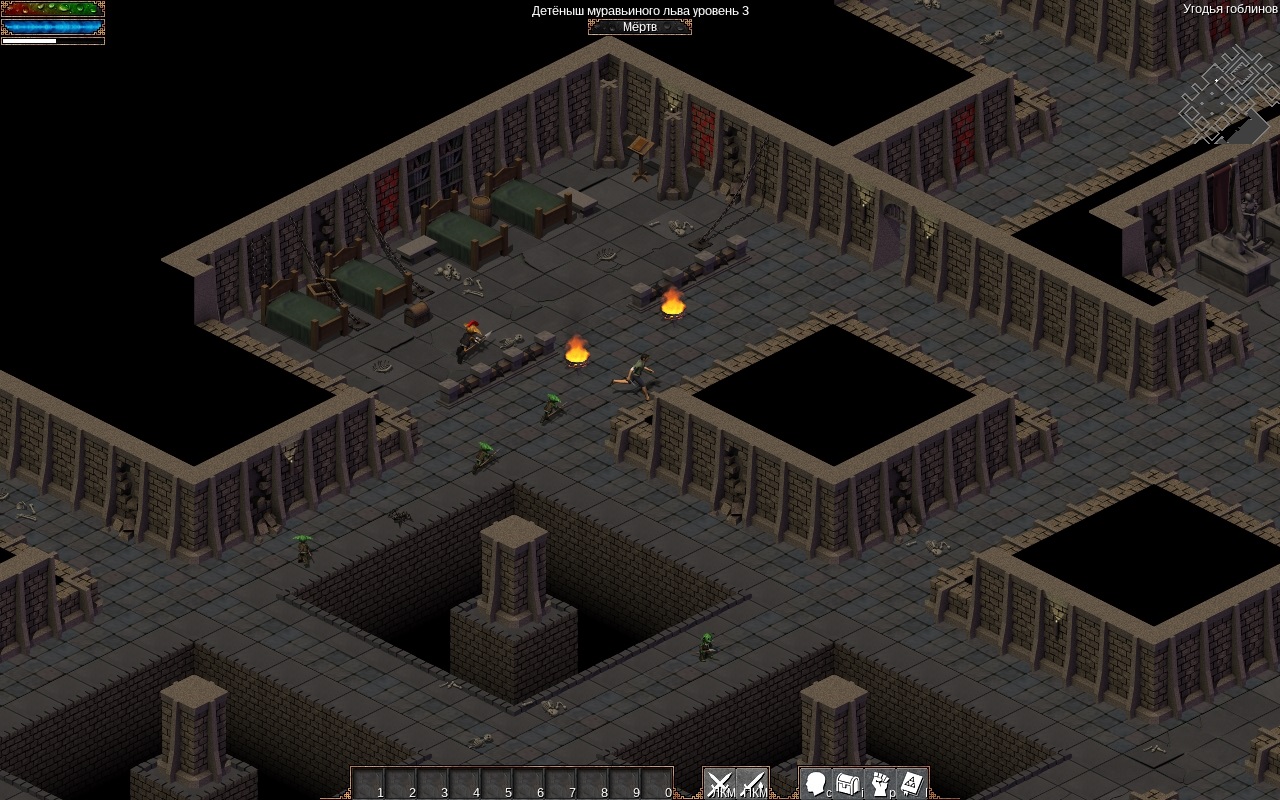1280x800 pixels.
Task: Open the journal book icon
Action: [912, 783]
